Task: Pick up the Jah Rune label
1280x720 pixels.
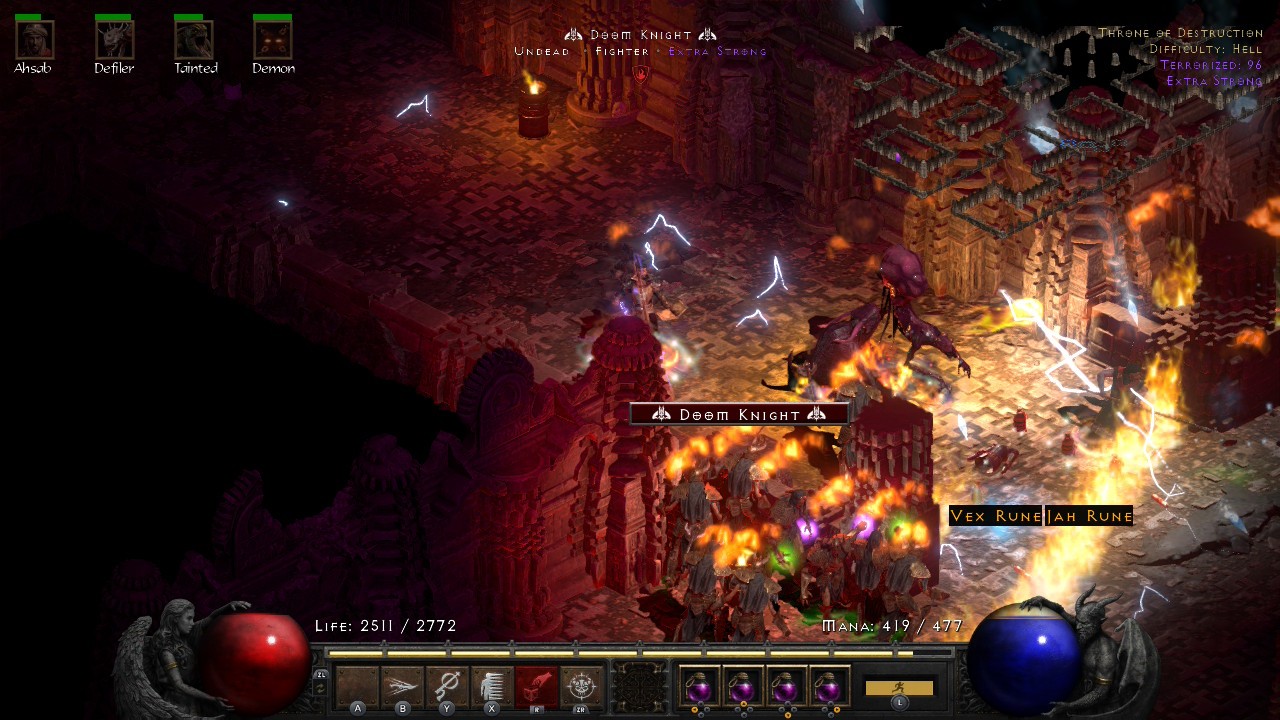Action: (x=1089, y=516)
